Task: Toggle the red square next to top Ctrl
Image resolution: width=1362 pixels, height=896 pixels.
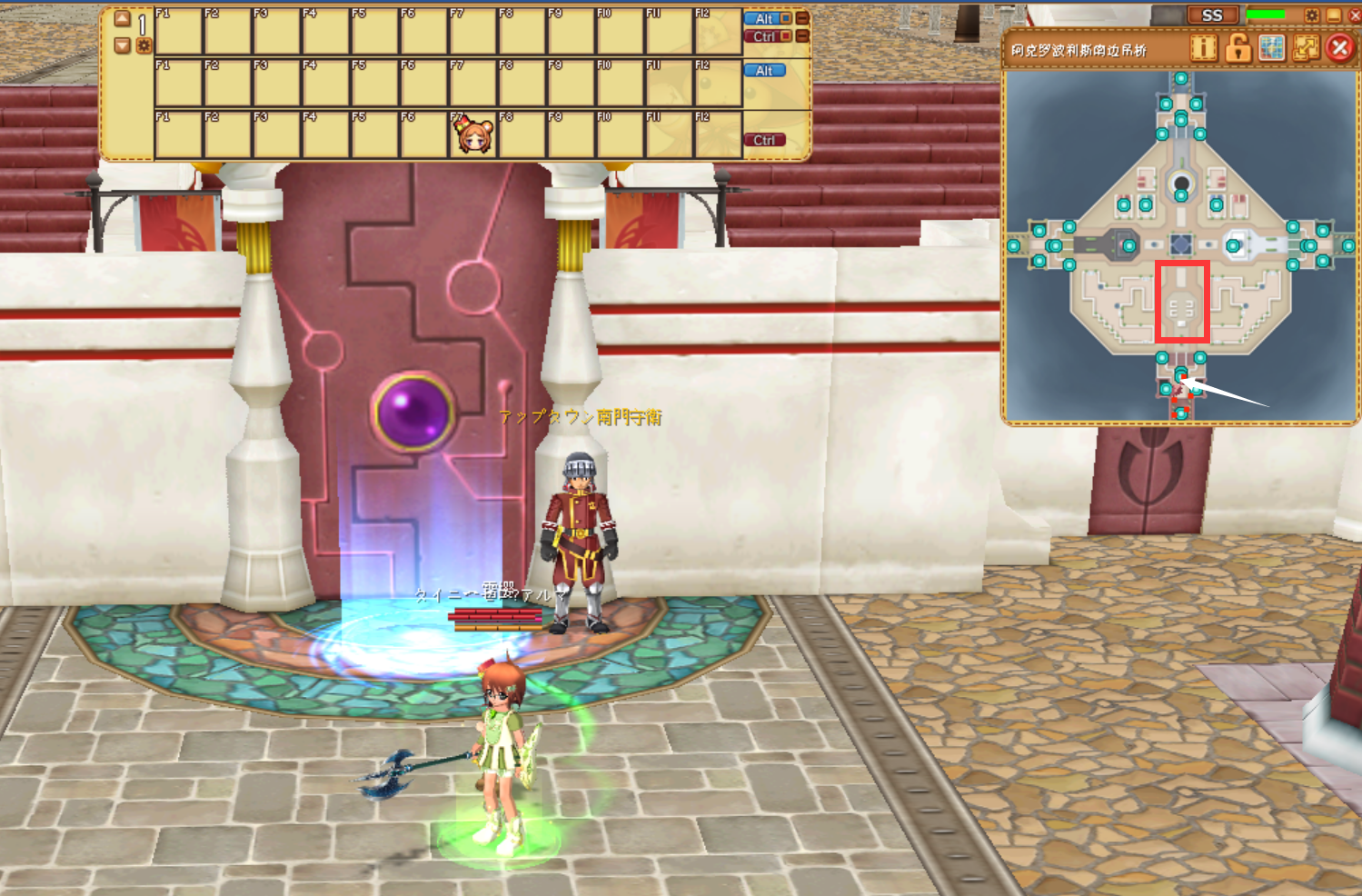Action: [x=786, y=36]
